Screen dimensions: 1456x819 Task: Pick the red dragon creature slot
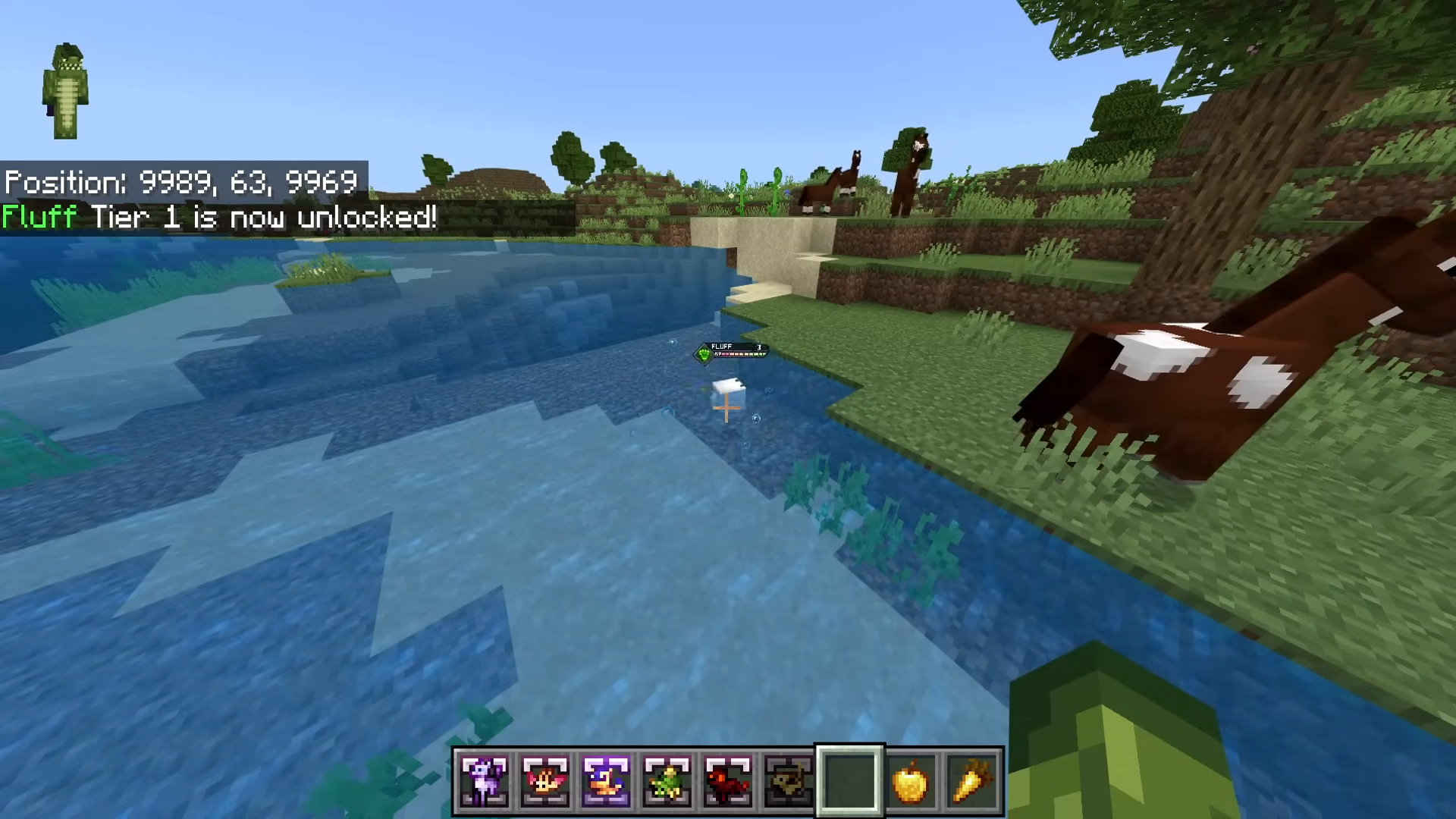pos(727,780)
